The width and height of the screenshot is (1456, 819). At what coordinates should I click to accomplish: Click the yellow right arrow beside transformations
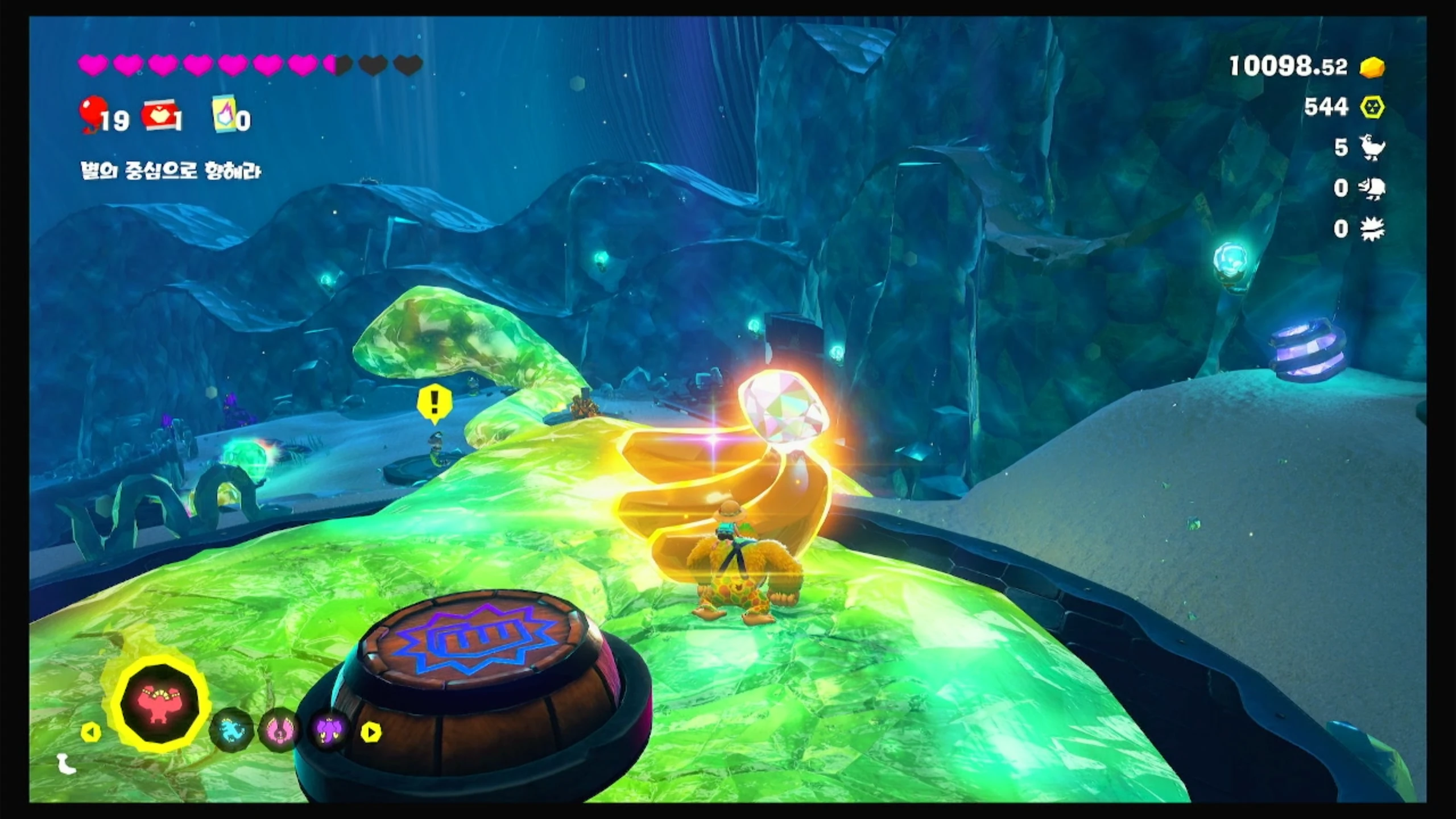point(371,732)
